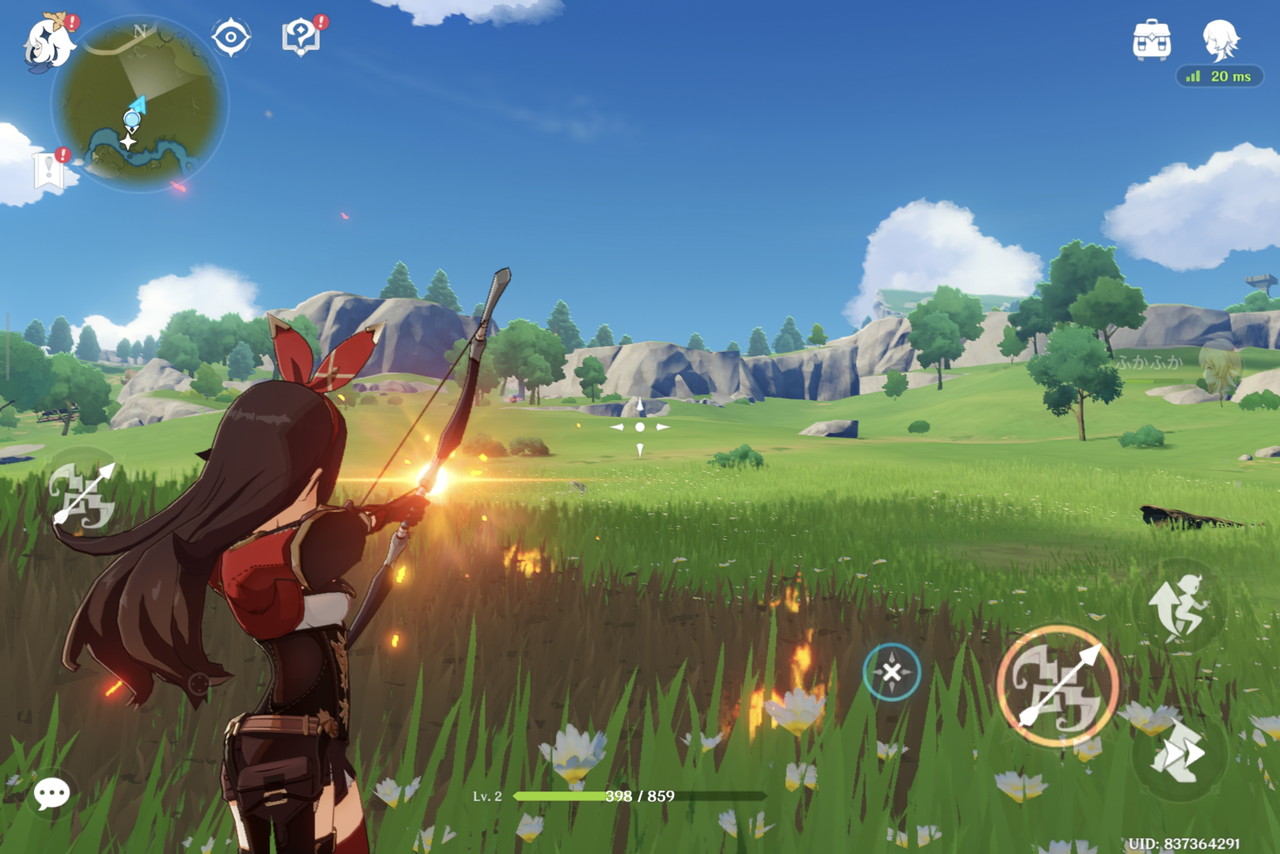Open the character profile head icon
Image resolution: width=1280 pixels, height=854 pixels.
1220,40
